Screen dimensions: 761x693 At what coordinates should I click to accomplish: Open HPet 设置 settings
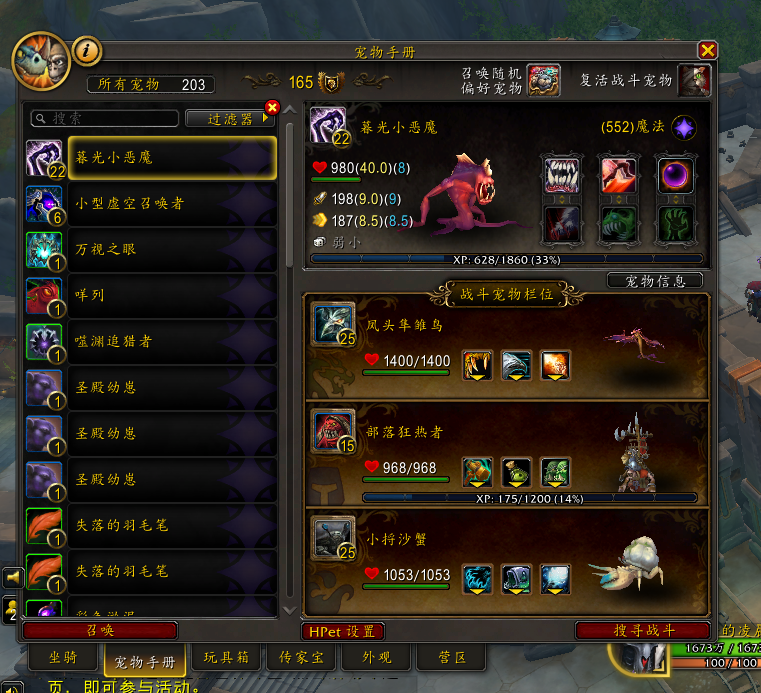click(343, 631)
